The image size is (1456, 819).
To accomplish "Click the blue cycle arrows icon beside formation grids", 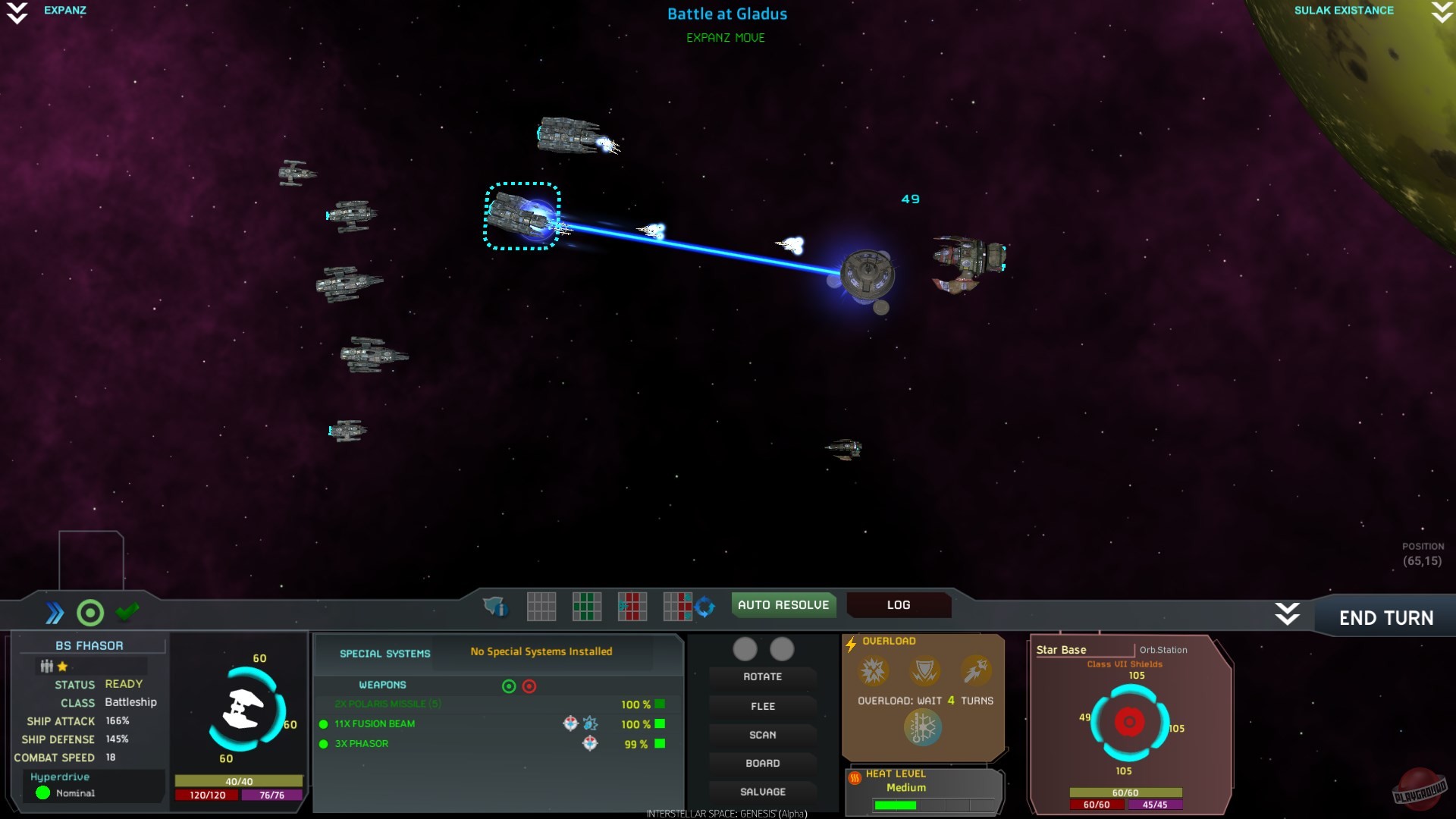I will tap(705, 607).
